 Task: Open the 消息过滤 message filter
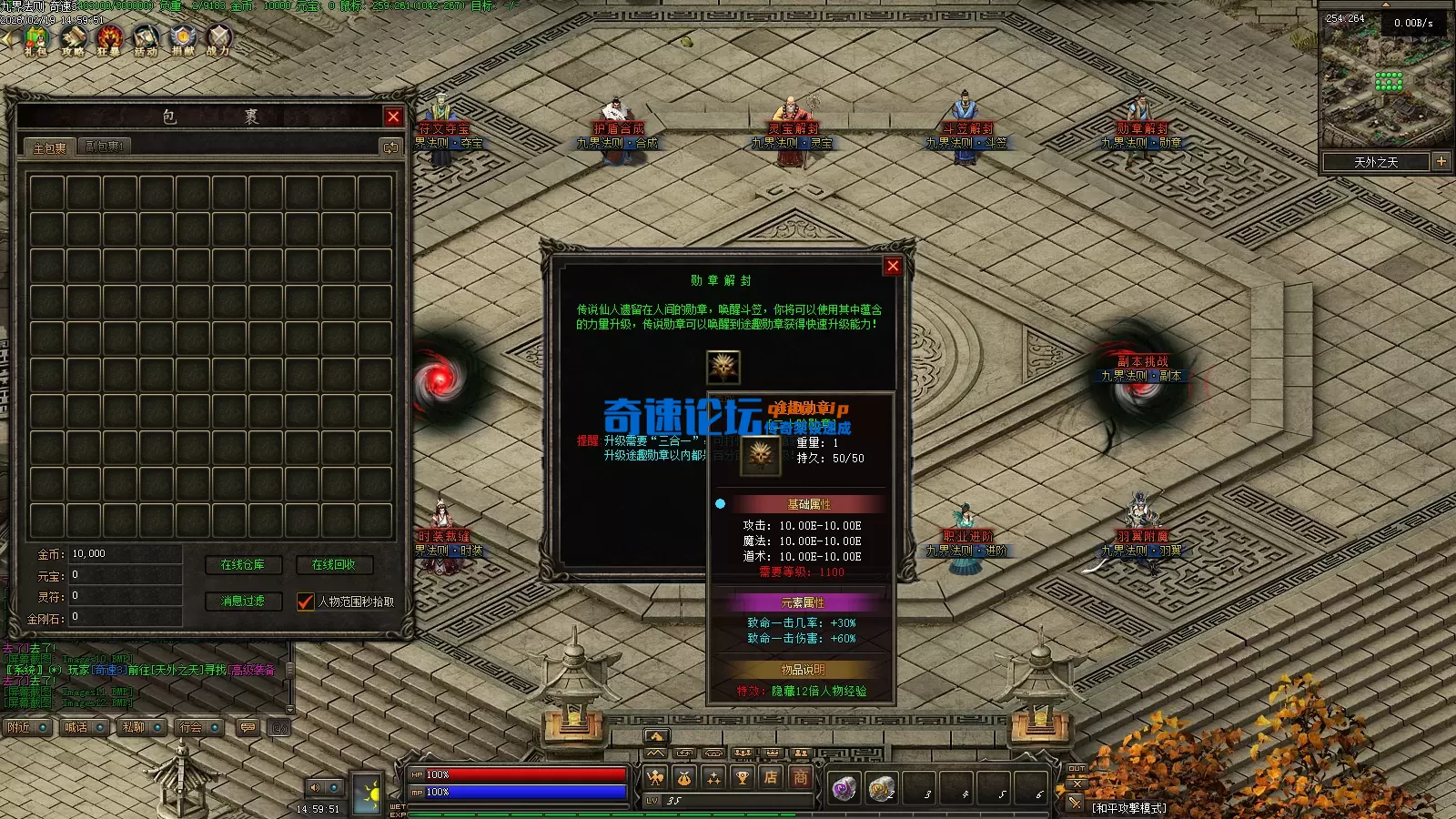click(243, 602)
